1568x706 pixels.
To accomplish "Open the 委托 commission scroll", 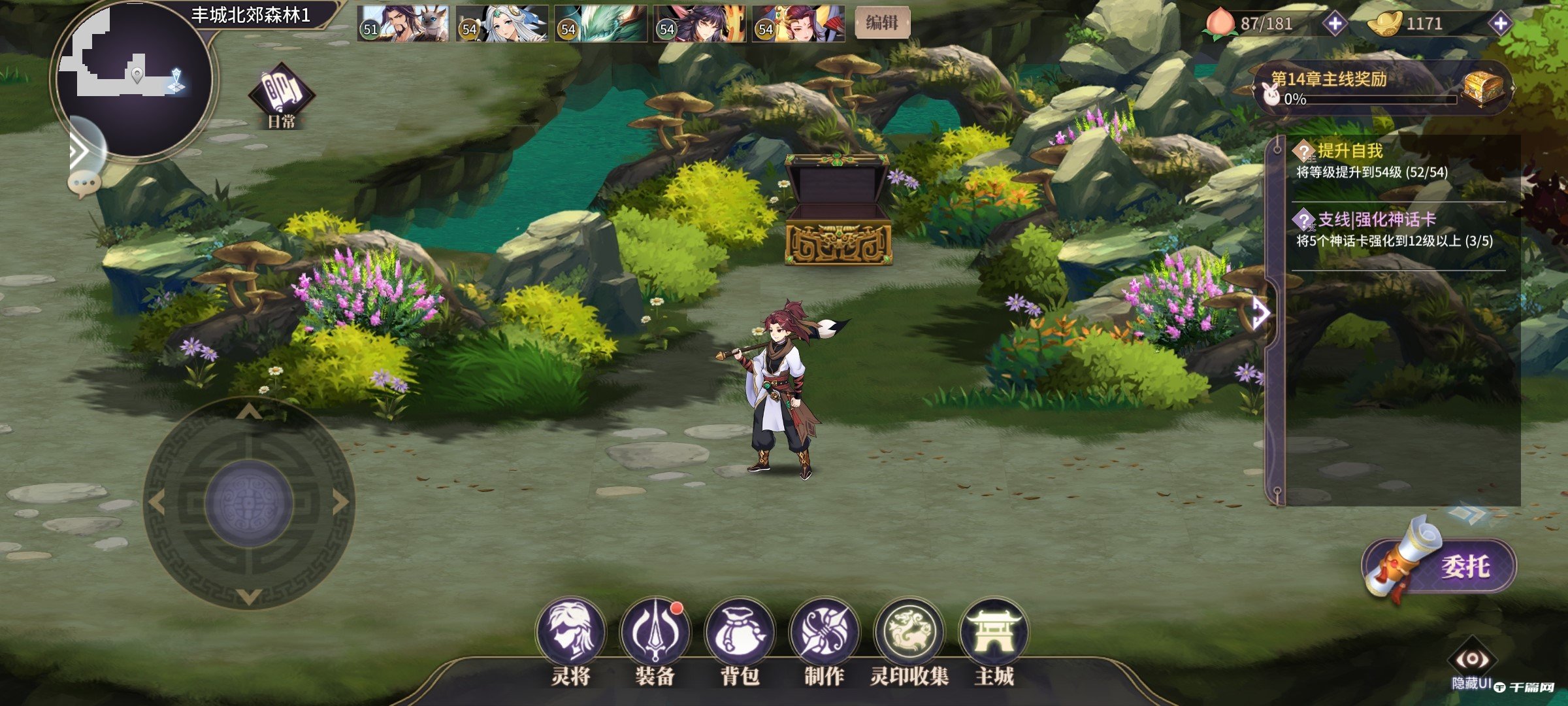I will (x=1441, y=566).
